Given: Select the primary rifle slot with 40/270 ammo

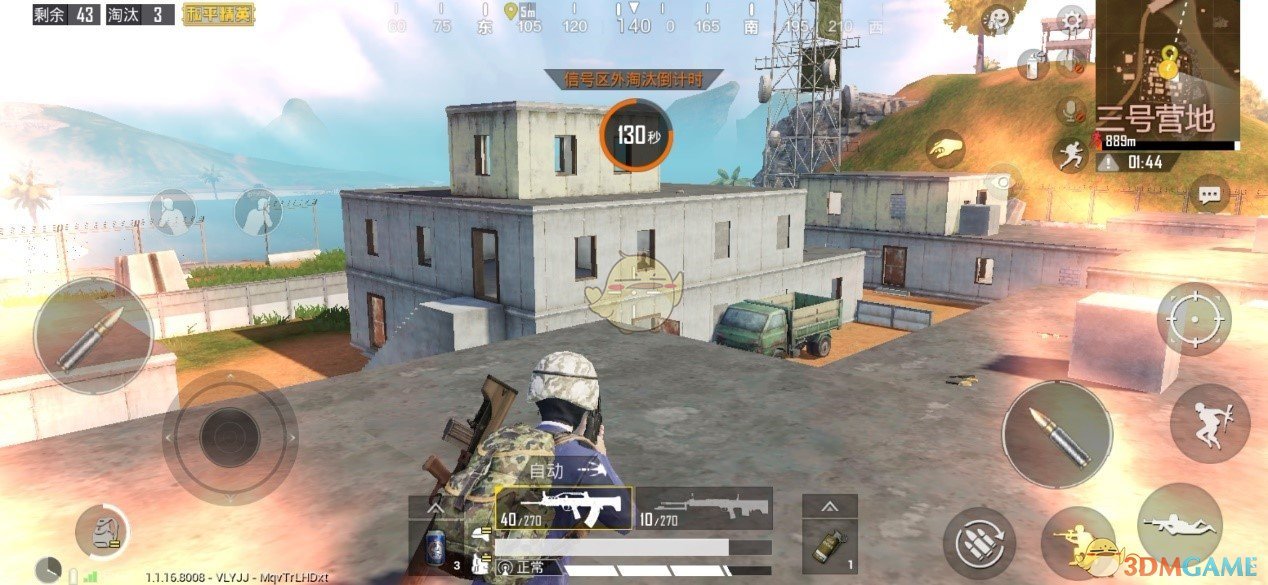Looking at the screenshot, I should click(563, 508).
